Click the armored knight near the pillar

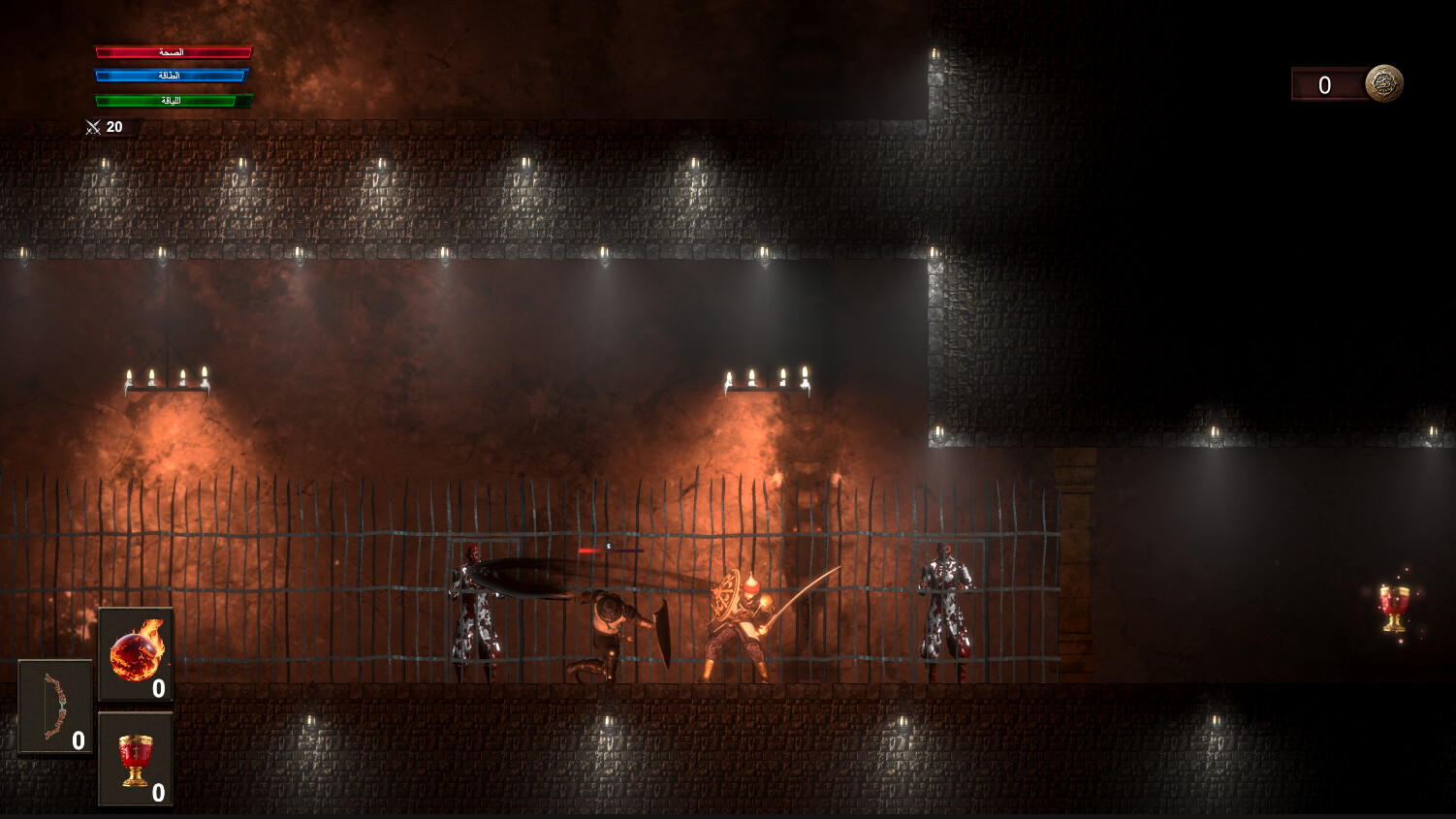coord(943,611)
